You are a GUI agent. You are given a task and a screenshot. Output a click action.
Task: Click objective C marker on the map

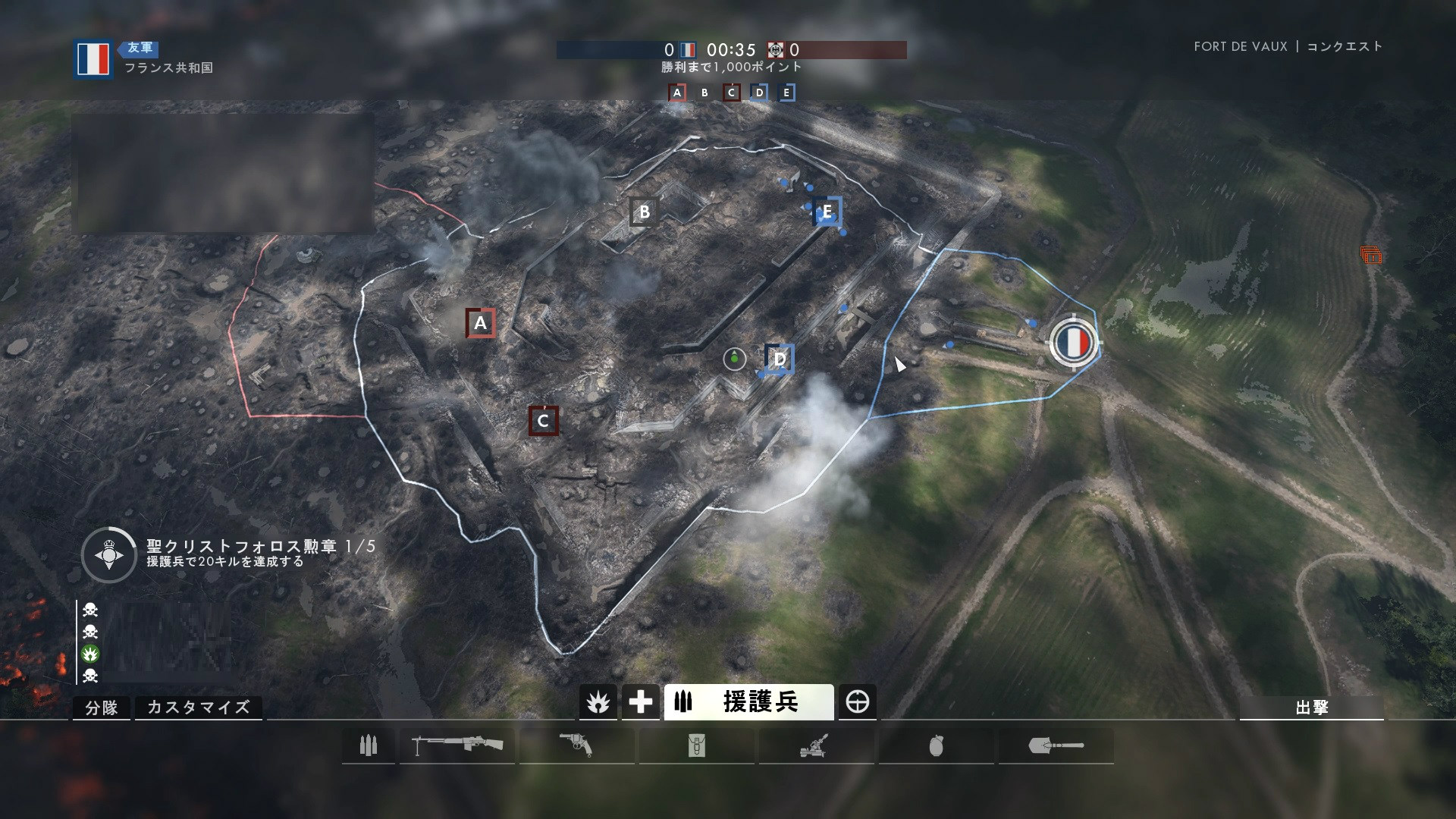pos(543,421)
